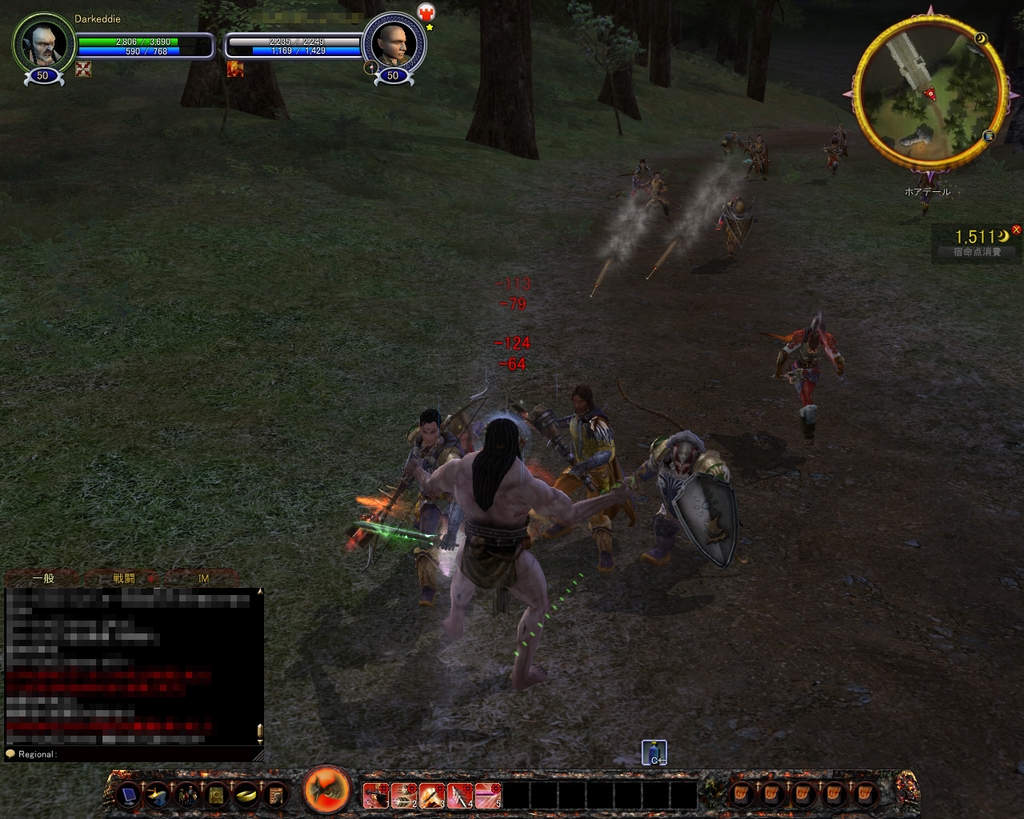Click the fire debuff icon under target bars
Image resolution: width=1024 pixels, height=819 pixels.
[235, 68]
